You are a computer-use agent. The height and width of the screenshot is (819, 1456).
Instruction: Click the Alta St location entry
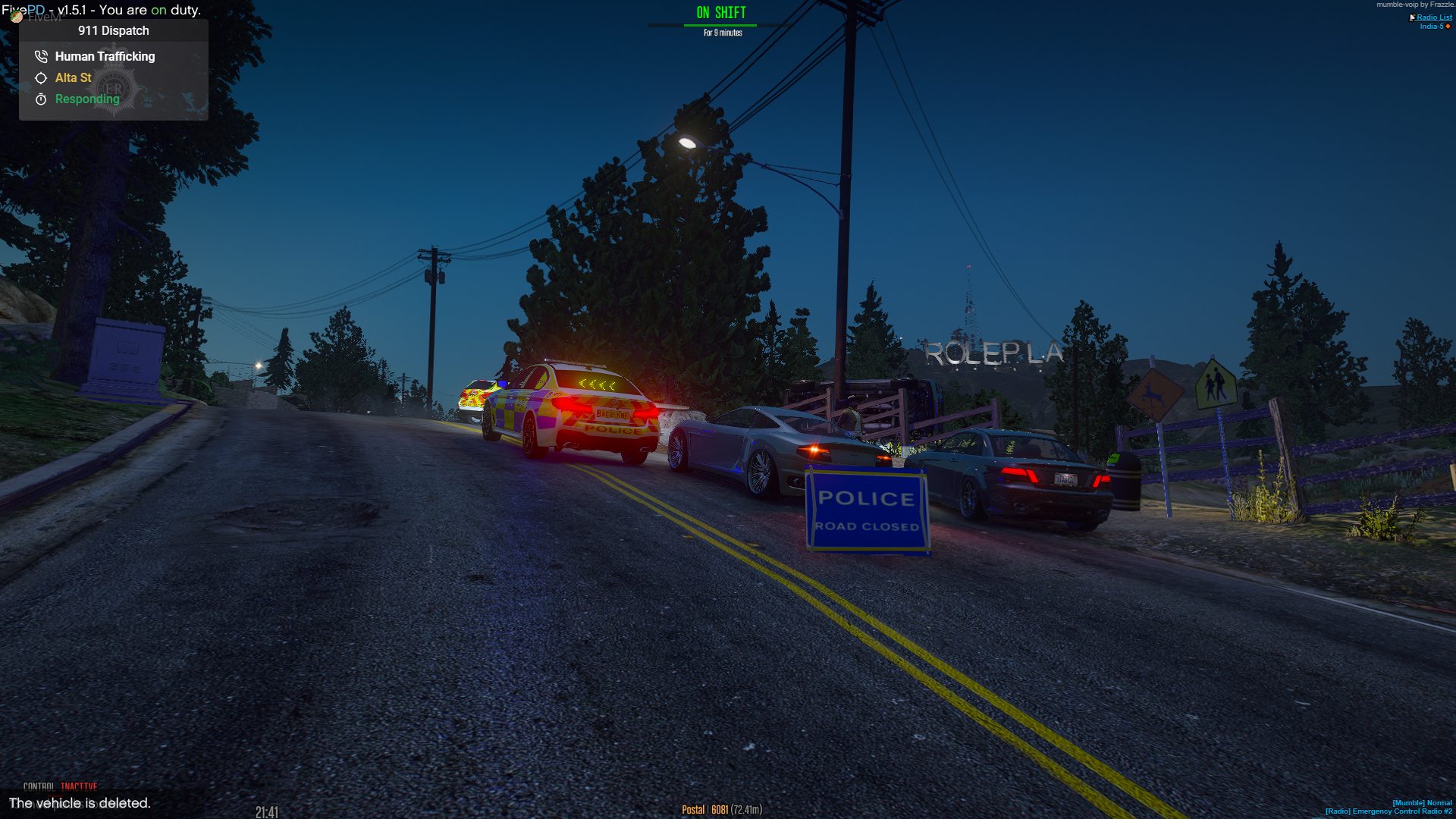pos(73,77)
